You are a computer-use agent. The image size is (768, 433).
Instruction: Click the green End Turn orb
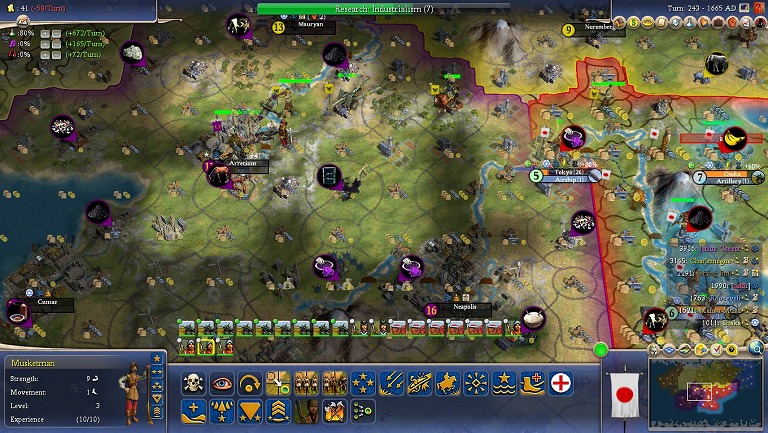tap(601, 349)
